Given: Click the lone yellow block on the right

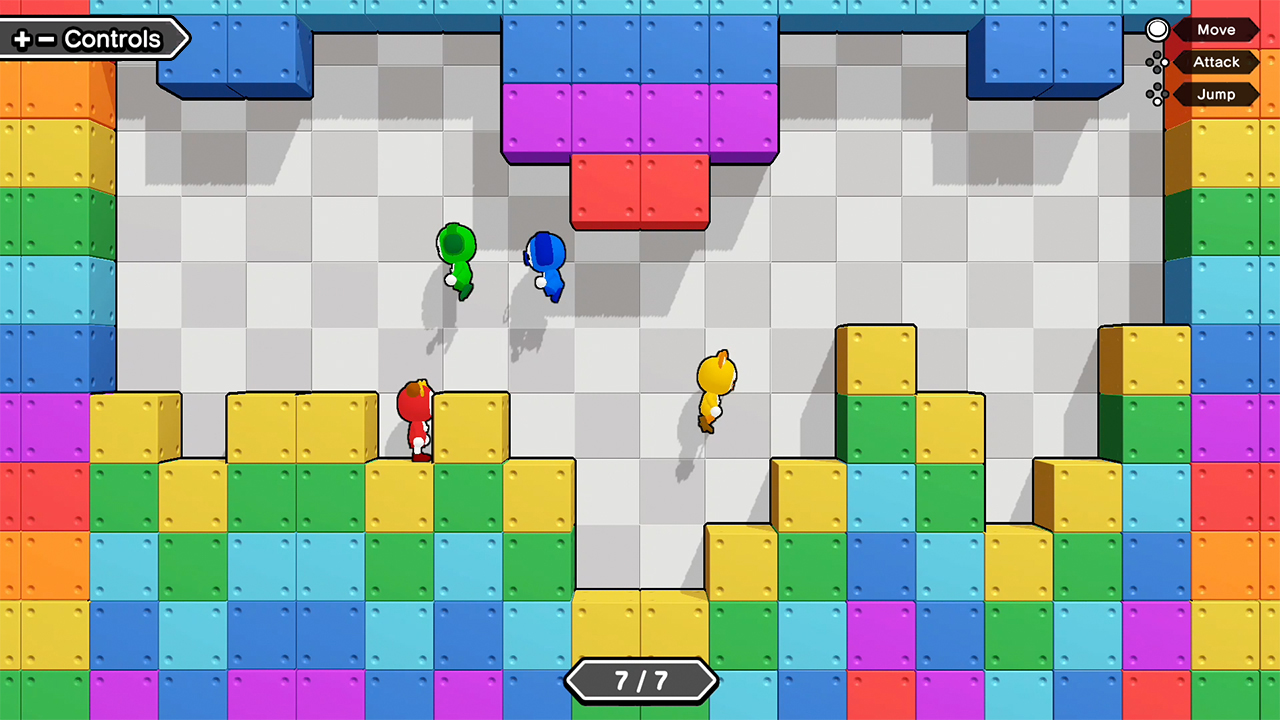Looking at the screenshot, I should tap(878, 358).
